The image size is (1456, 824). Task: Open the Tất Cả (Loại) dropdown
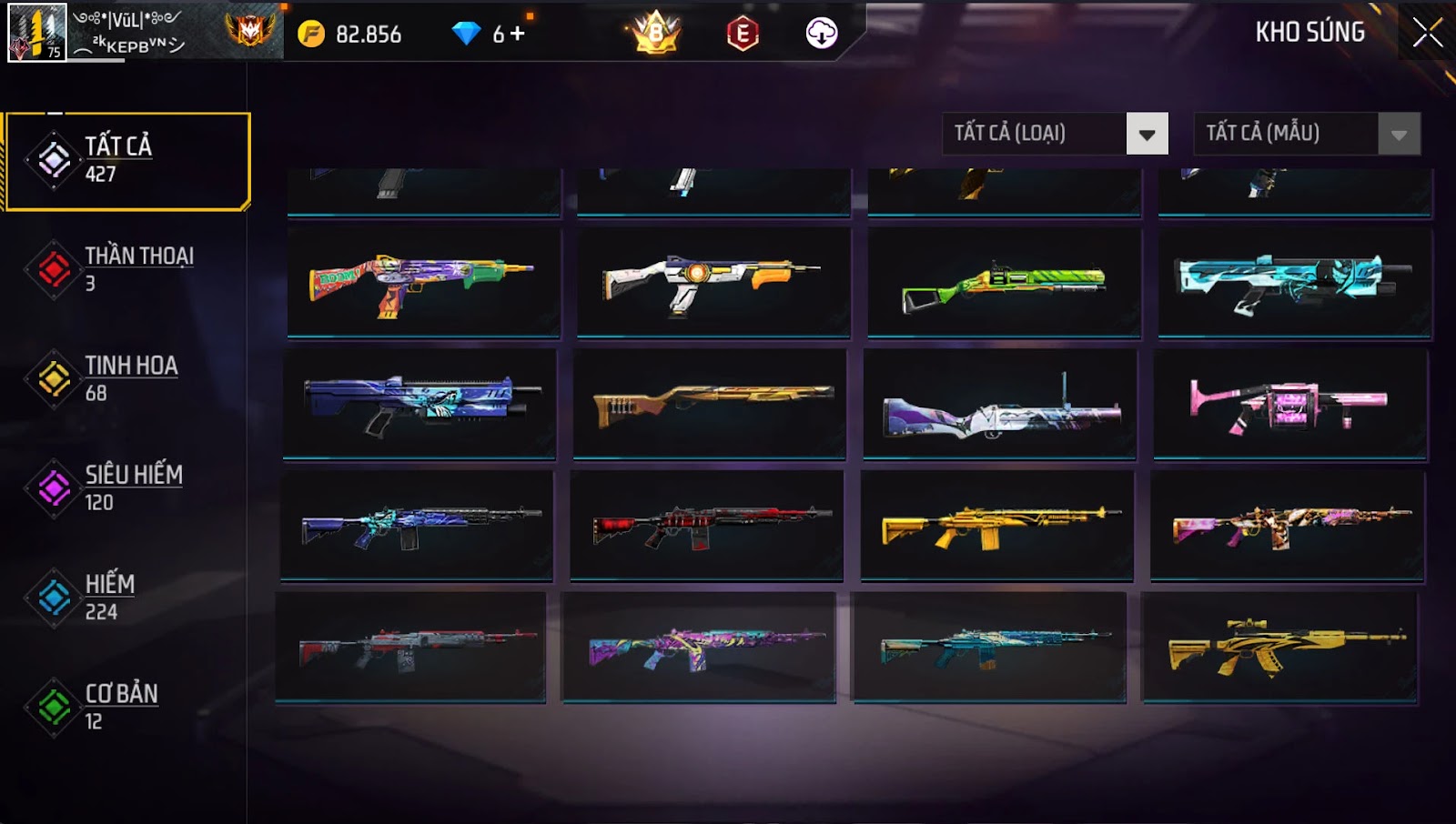1147,135
